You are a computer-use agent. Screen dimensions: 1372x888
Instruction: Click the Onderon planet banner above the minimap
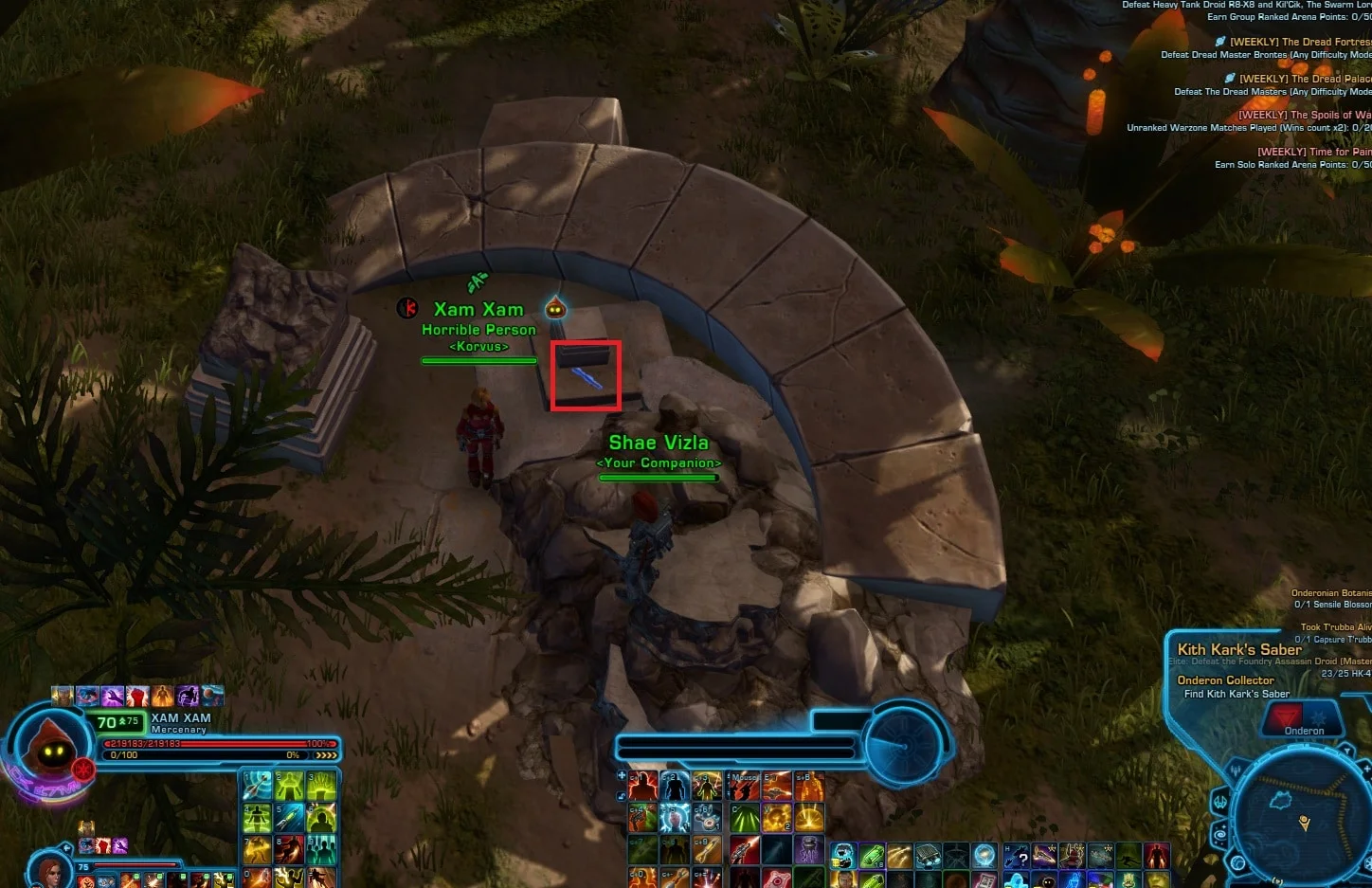coord(1304,720)
